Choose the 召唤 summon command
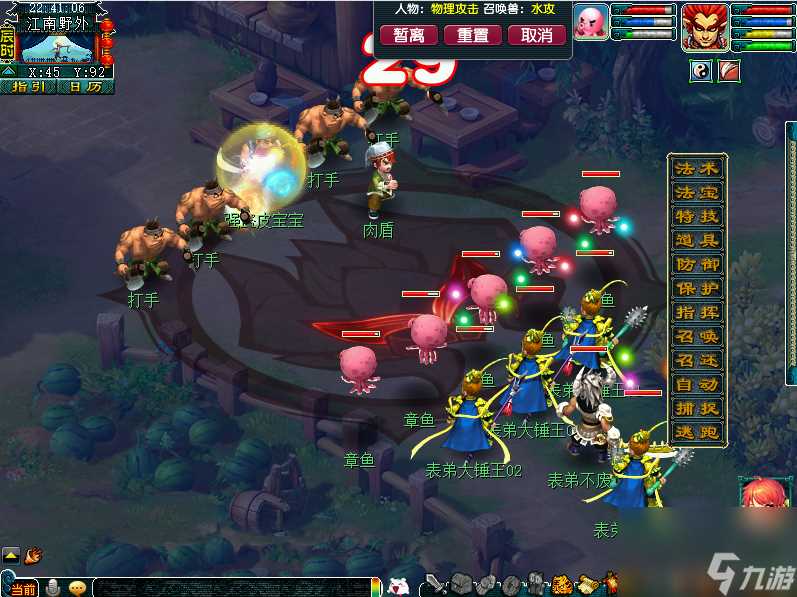This screenshot has width=797, height=597. 697,337
